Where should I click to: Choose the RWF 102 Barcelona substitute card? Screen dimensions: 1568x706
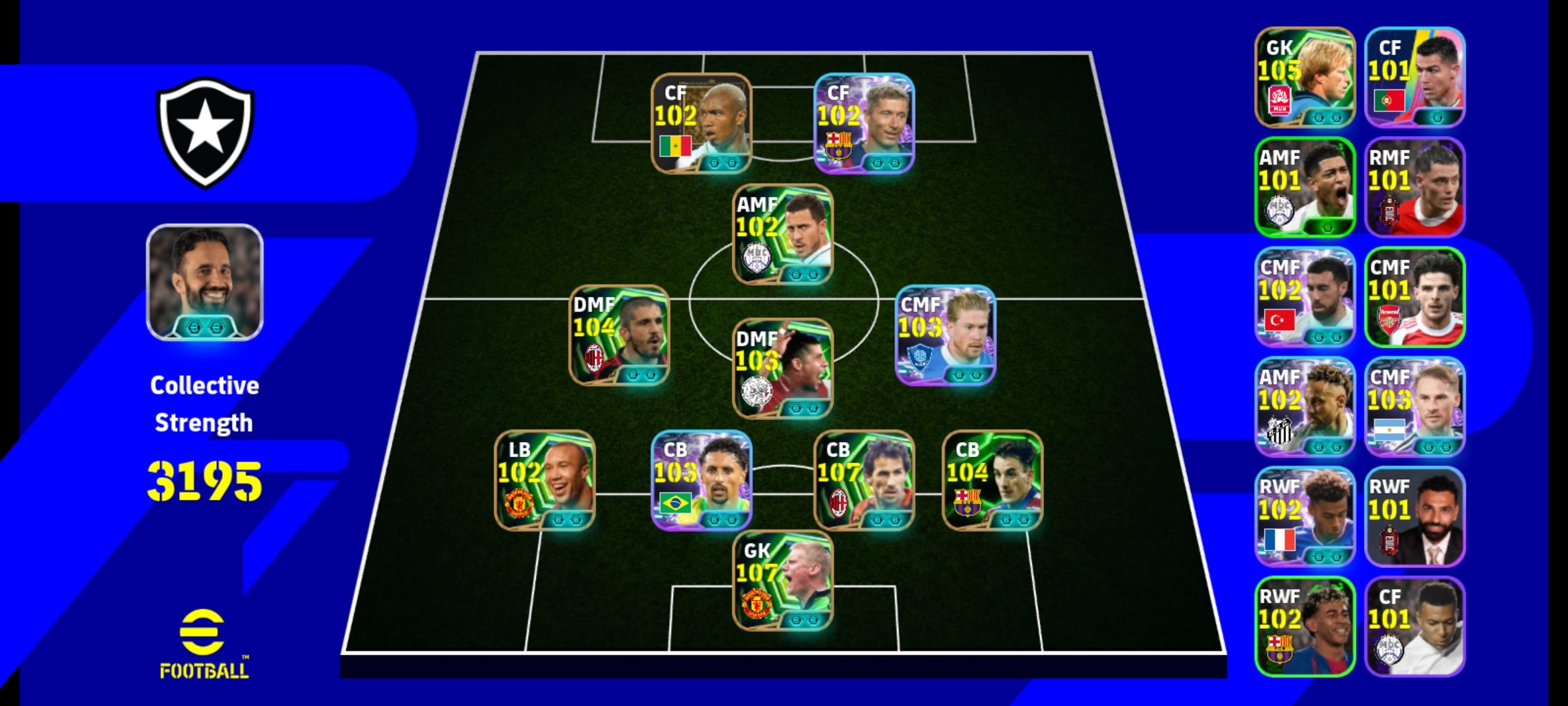(x=1305, y=626)
